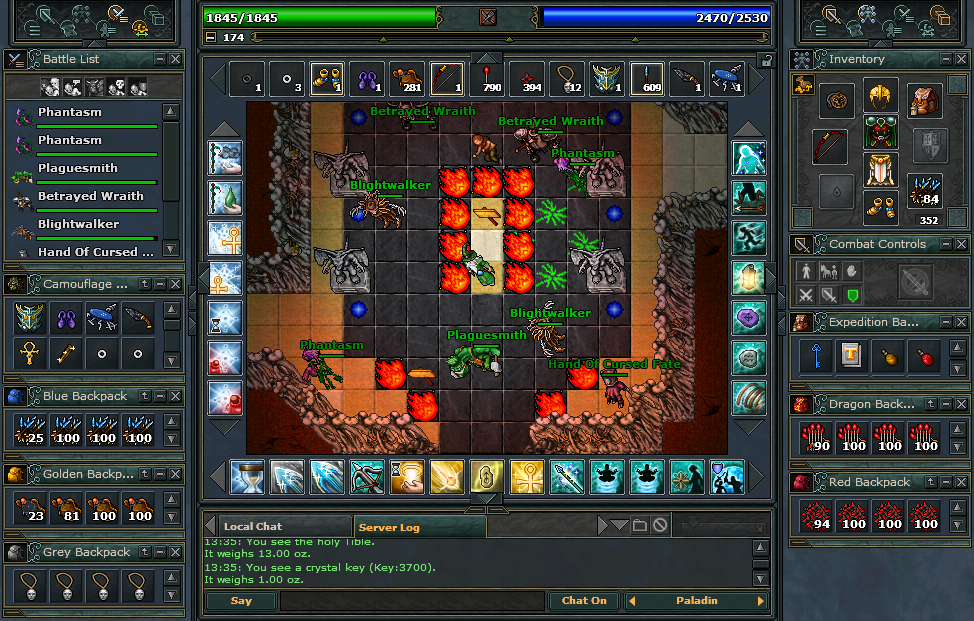Close the Battle List panel

point(175,59)
